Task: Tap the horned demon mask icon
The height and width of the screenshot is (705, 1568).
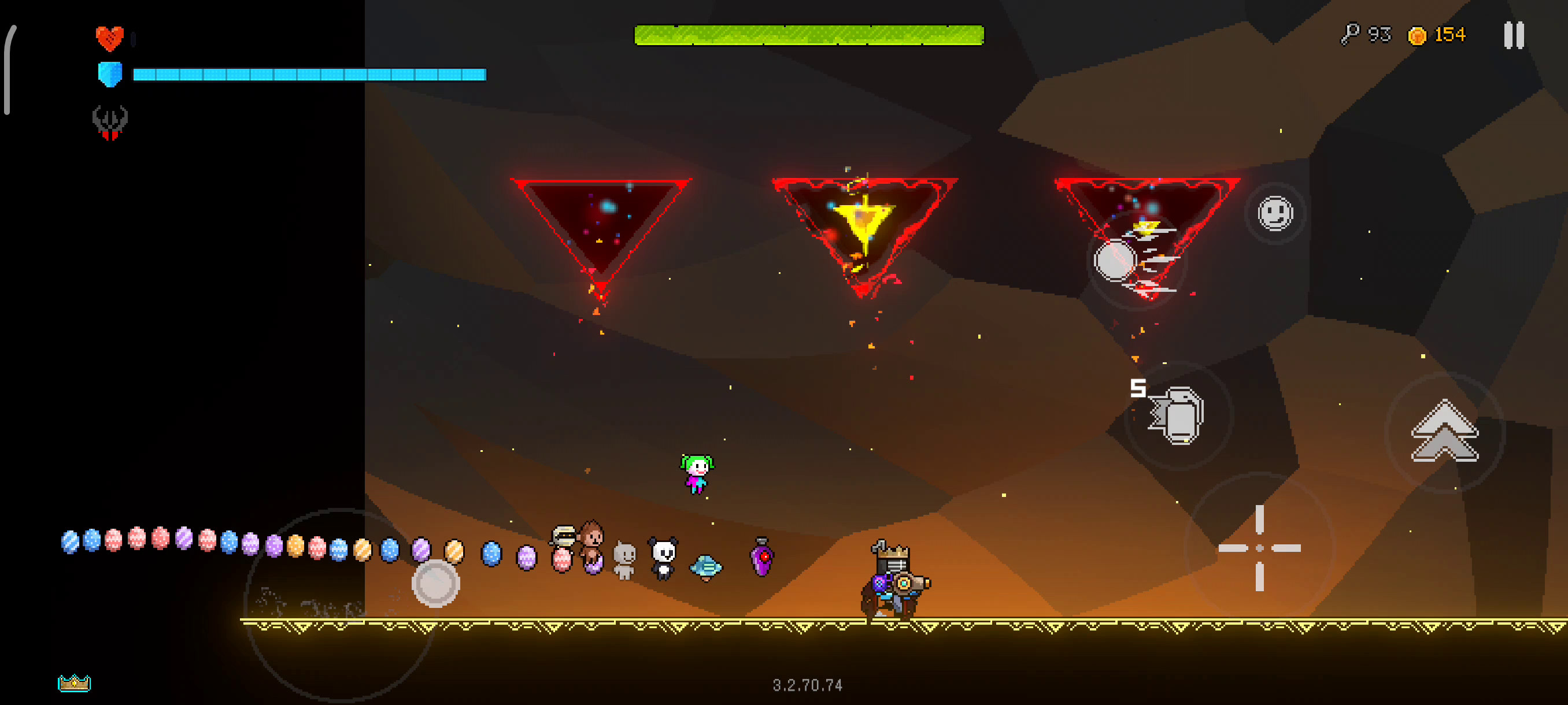Action: [110, 122]
